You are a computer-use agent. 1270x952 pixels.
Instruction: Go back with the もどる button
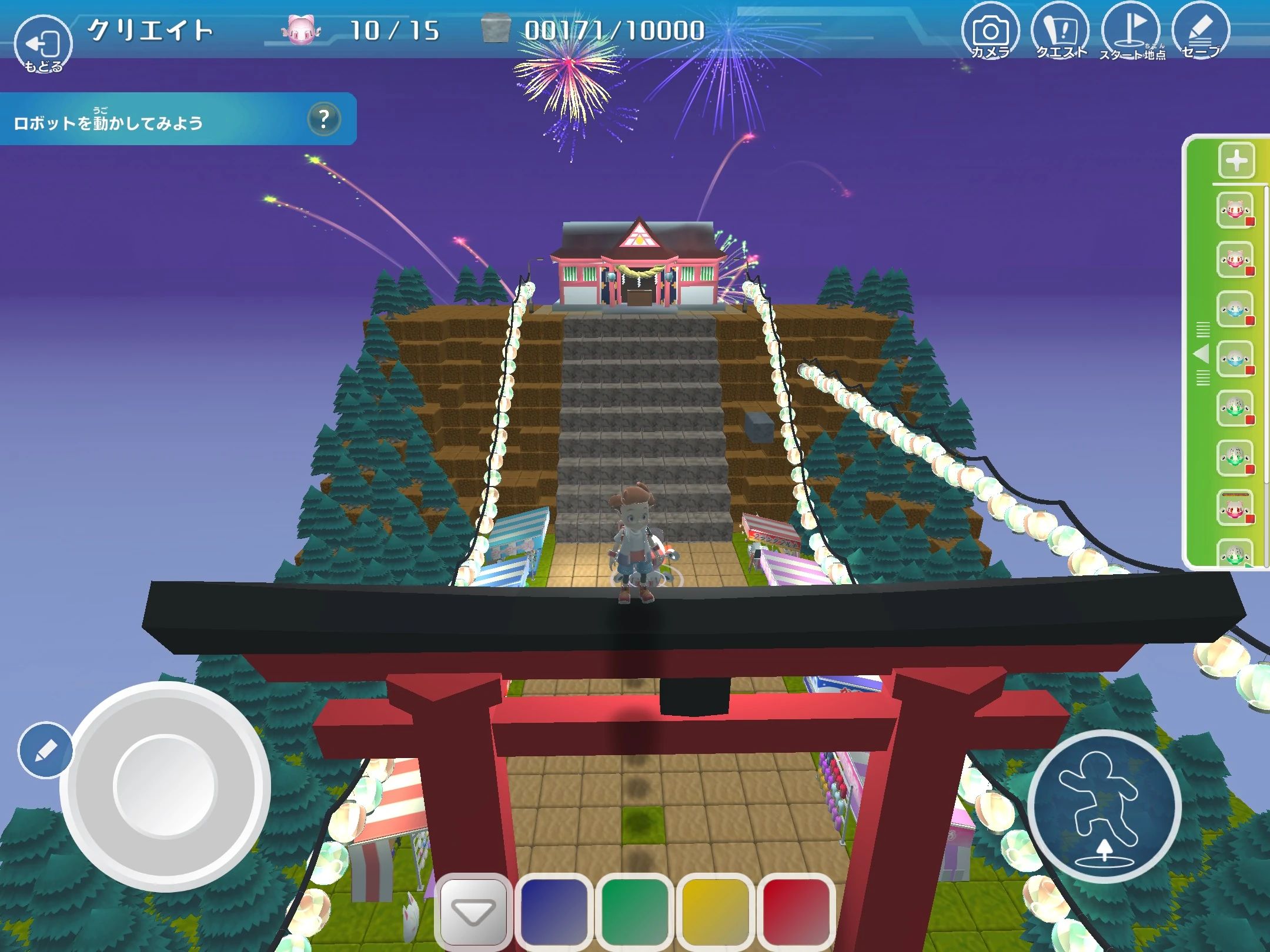coord(42,46)
